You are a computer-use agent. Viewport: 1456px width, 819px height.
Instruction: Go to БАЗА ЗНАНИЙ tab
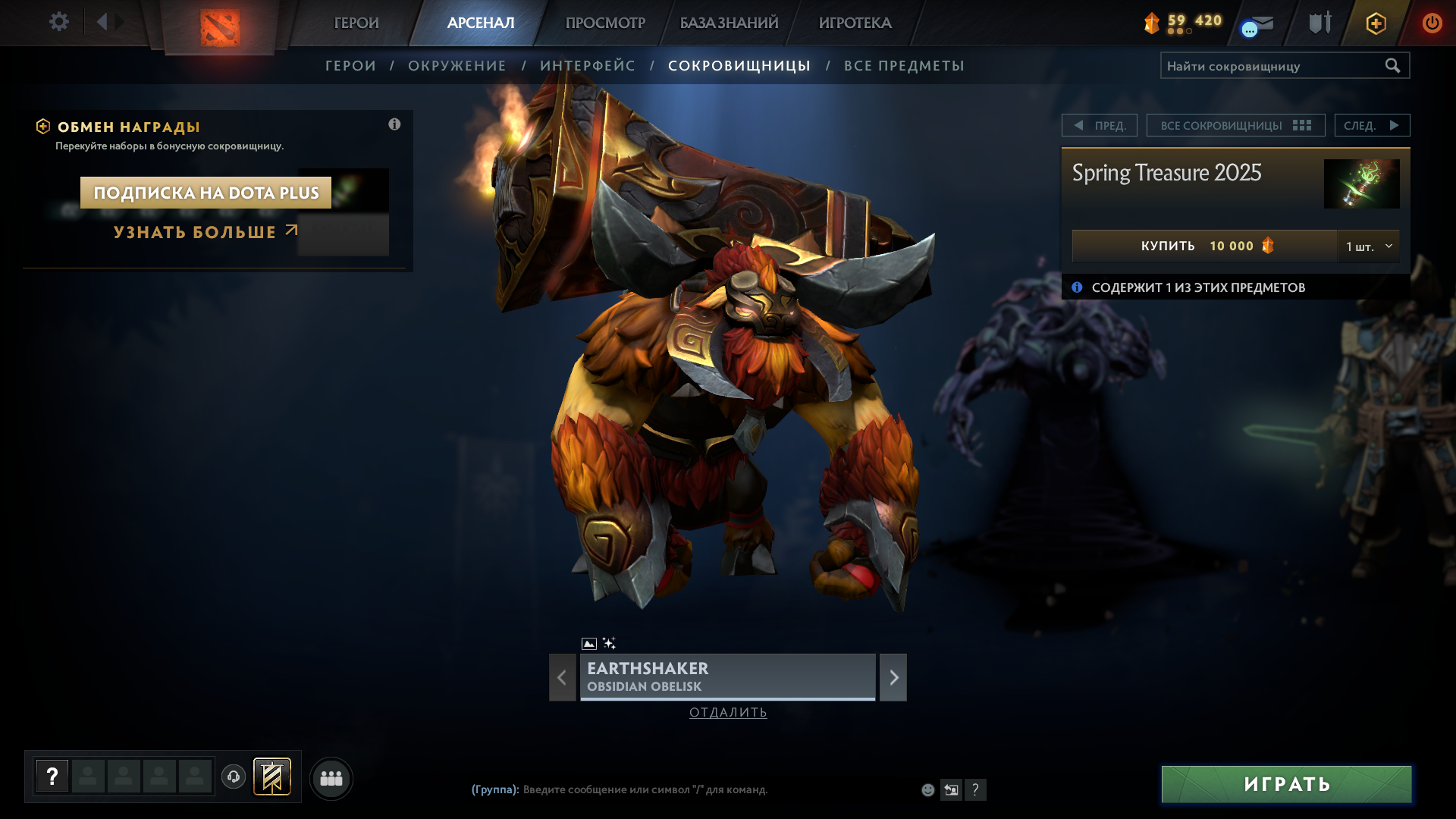tap(729, 23)
